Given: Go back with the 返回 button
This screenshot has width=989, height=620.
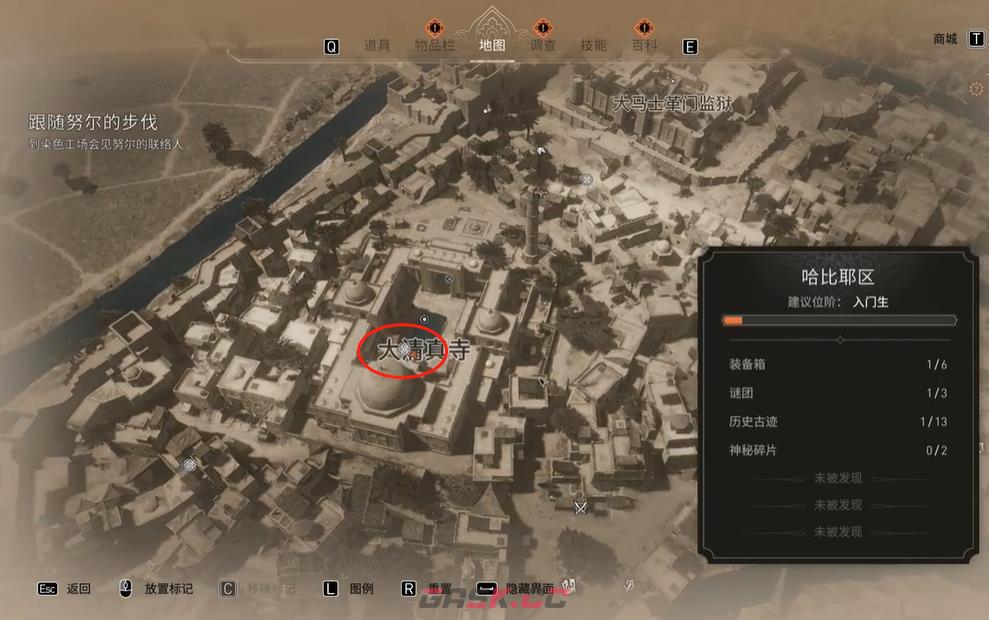Looking at the screenshot, I should coord(78,589).
